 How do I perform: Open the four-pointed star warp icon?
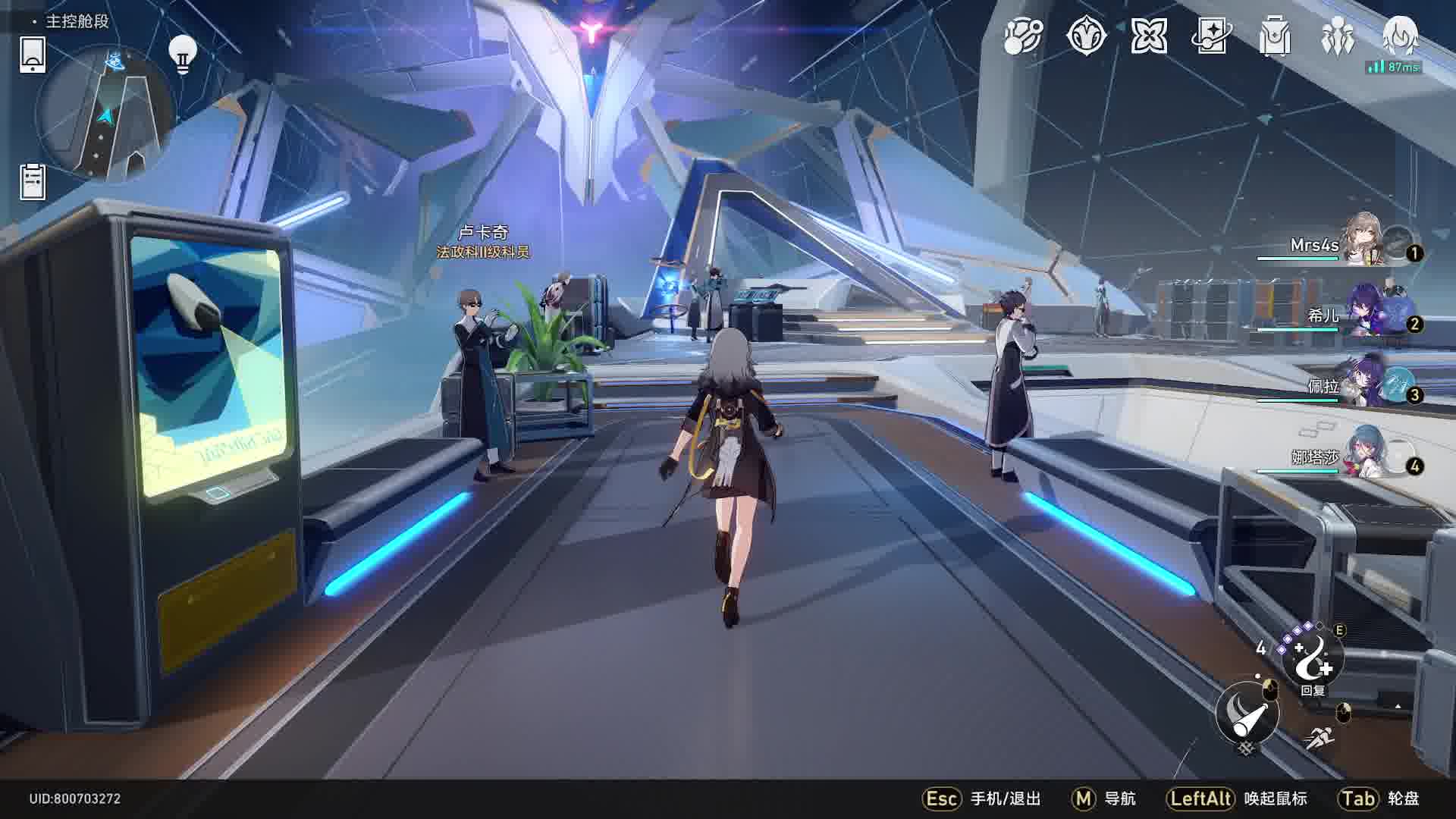tap(1149, 36)
